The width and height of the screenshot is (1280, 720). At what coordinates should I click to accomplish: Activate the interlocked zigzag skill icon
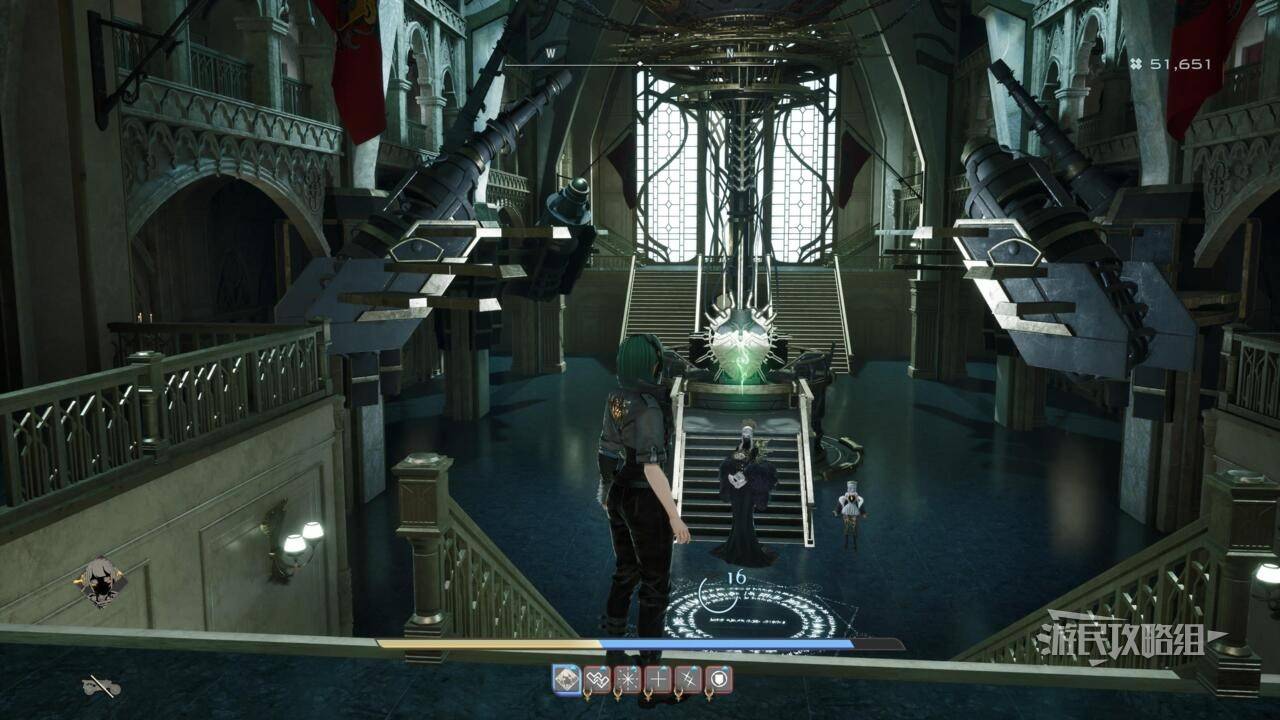coord(597,680)
